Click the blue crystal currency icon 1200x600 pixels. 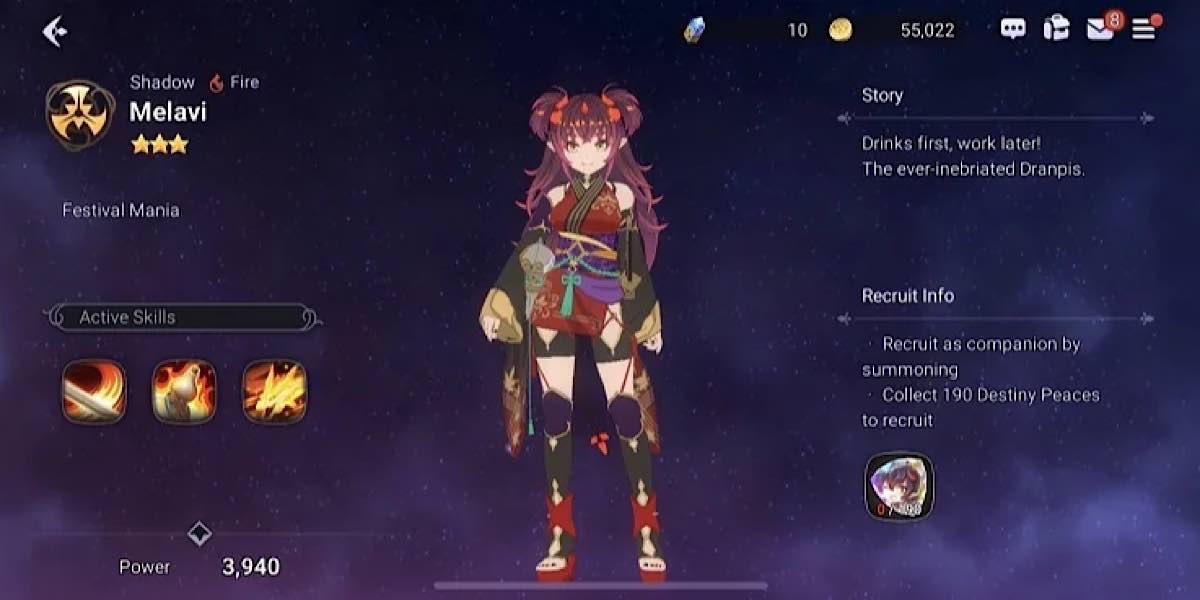click(x=694, y=30)
